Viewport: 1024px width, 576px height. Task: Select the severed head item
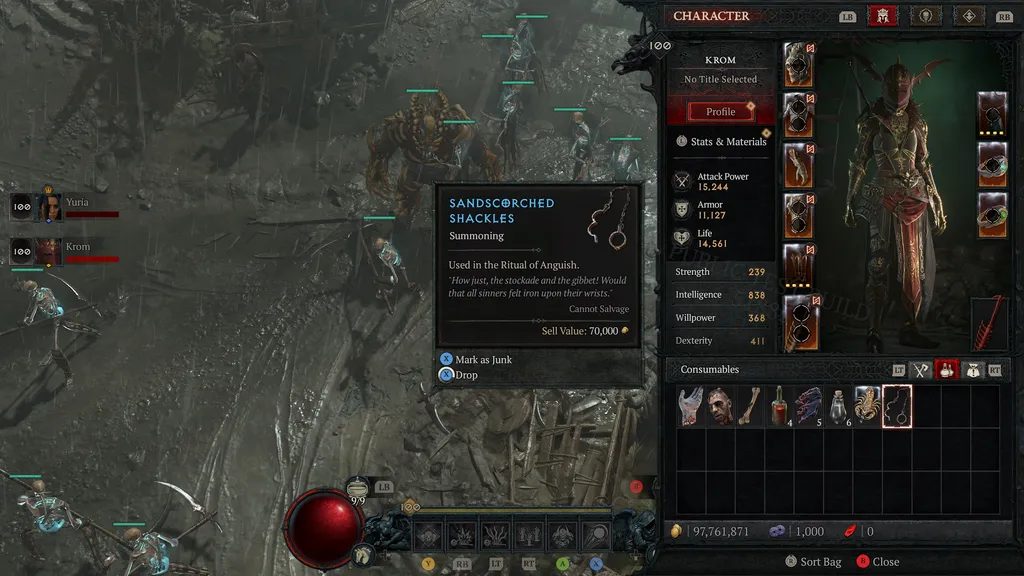(720, 407)
